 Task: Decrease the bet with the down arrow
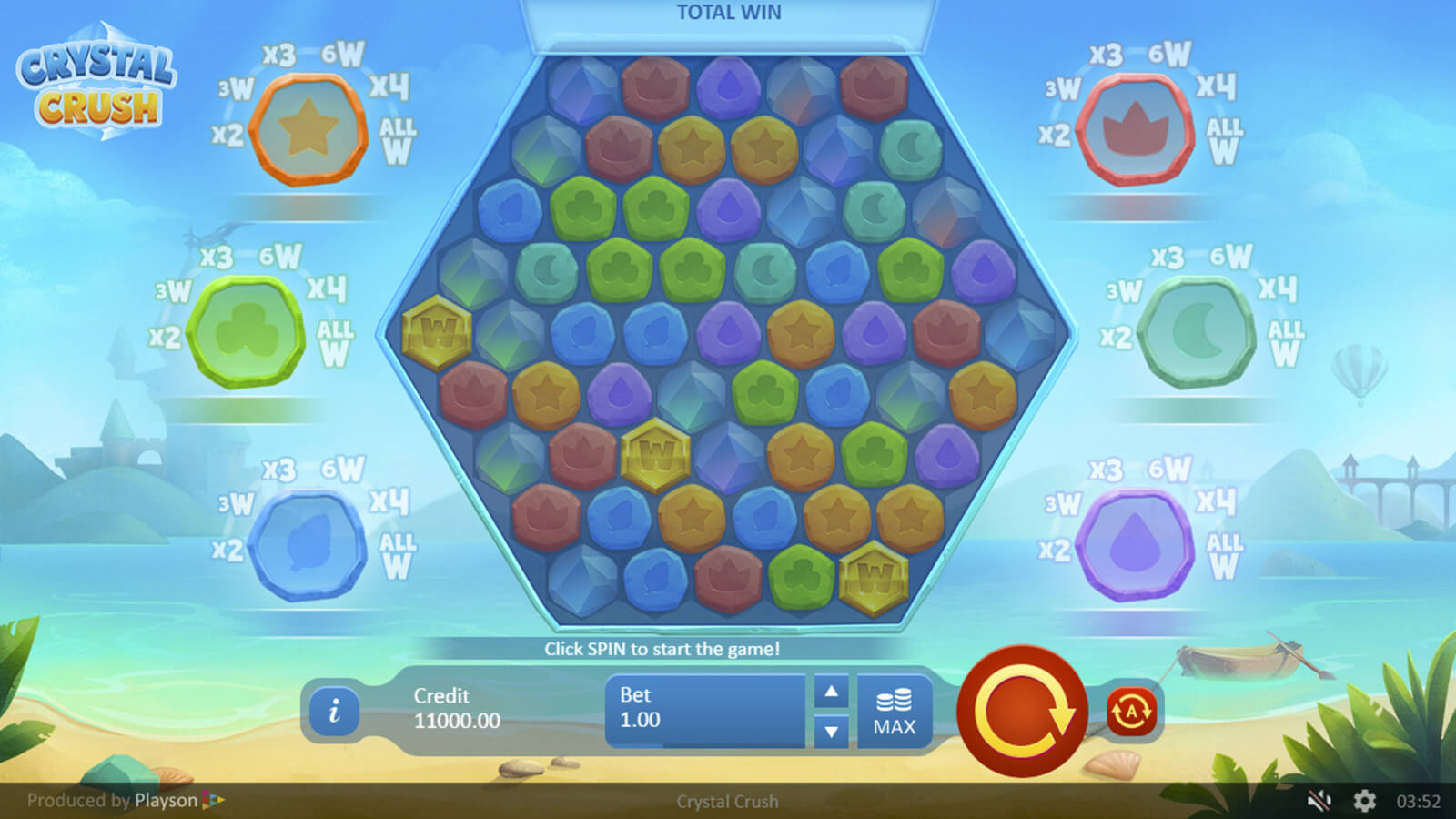point(831,731)
